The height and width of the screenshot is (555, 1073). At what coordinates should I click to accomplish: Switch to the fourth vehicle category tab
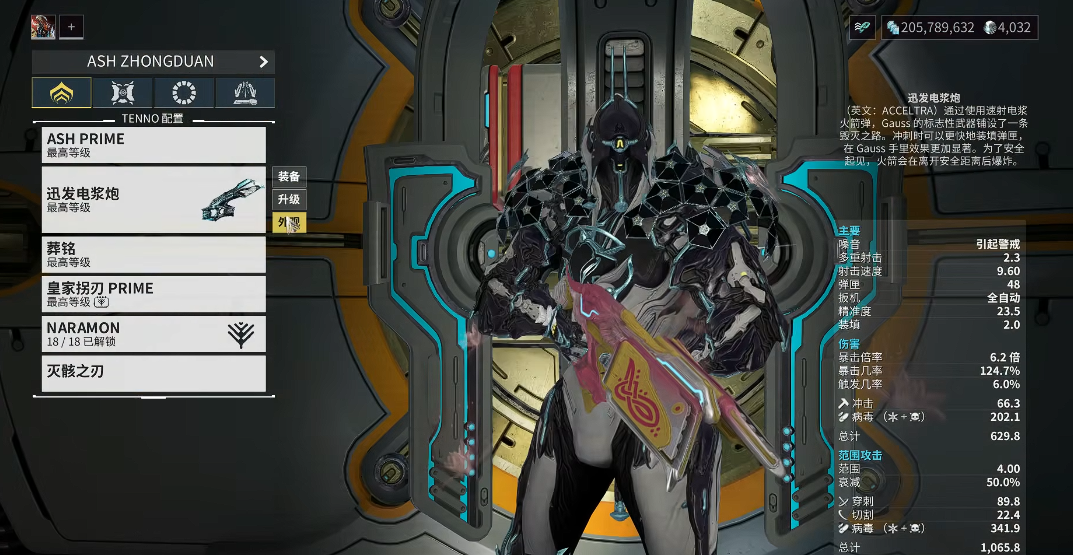click(x=245, y=93)
